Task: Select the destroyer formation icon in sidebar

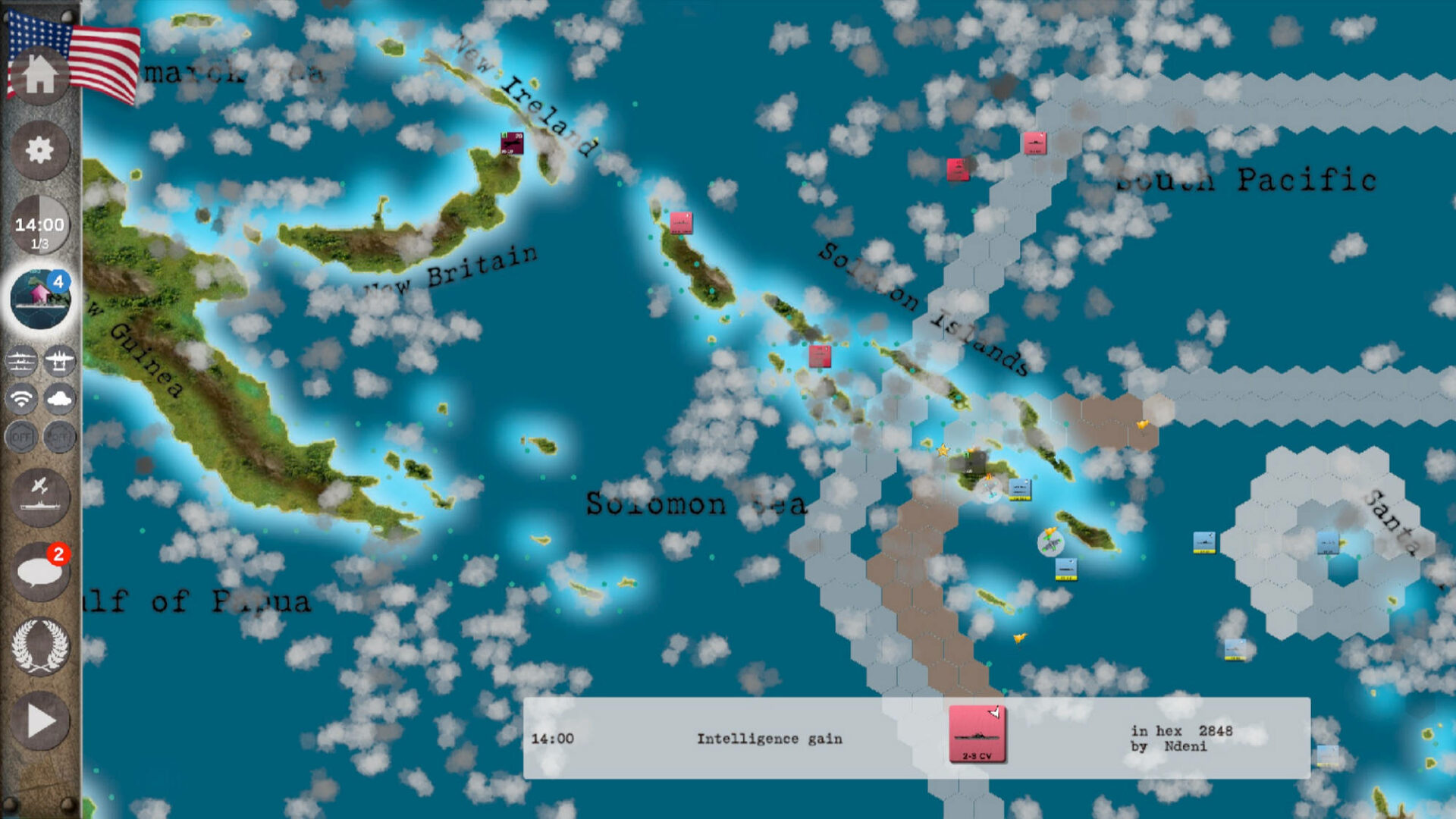Action: pos(21,362)
